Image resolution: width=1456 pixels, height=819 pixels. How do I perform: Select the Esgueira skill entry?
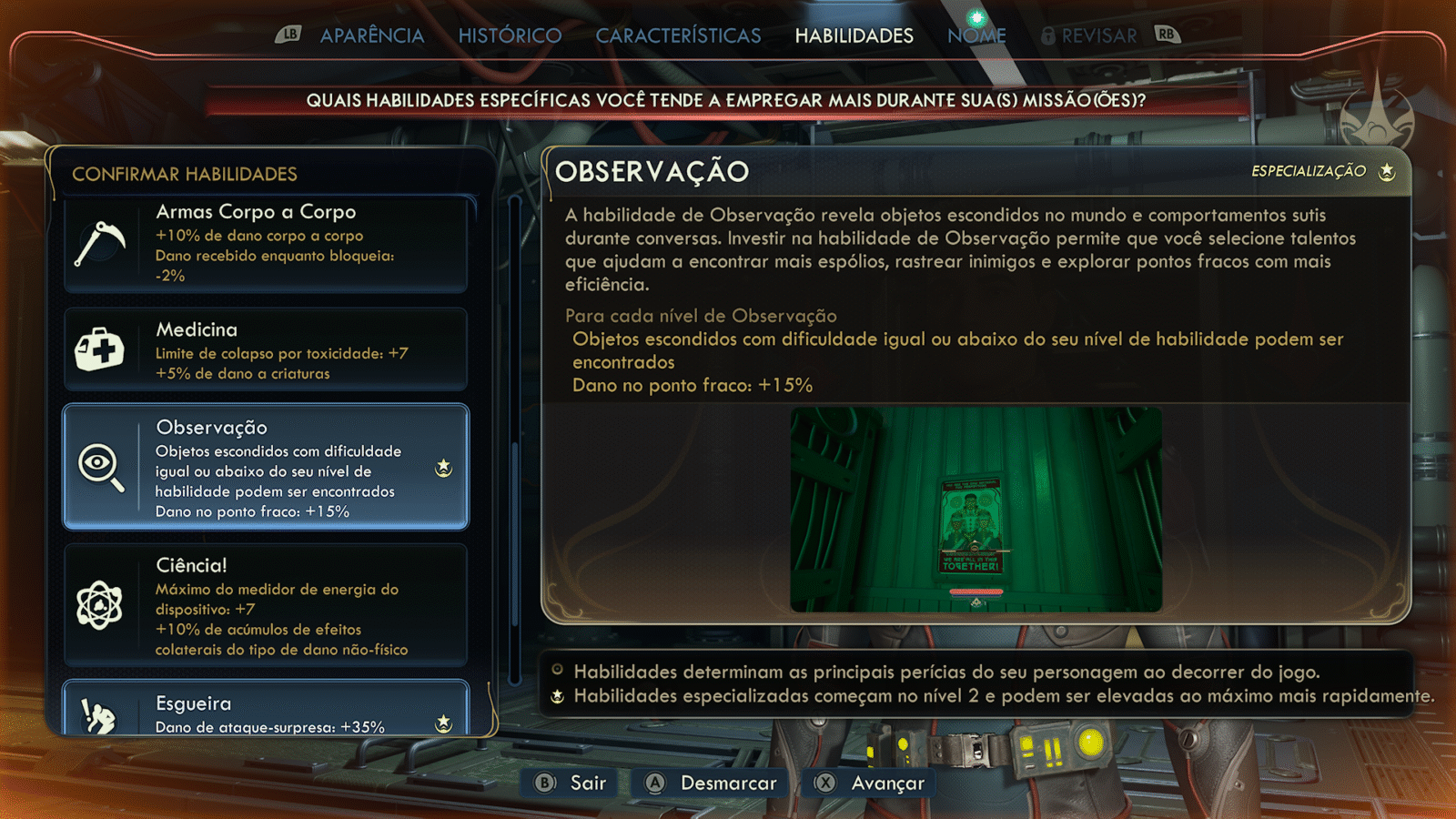click(265, 710)
